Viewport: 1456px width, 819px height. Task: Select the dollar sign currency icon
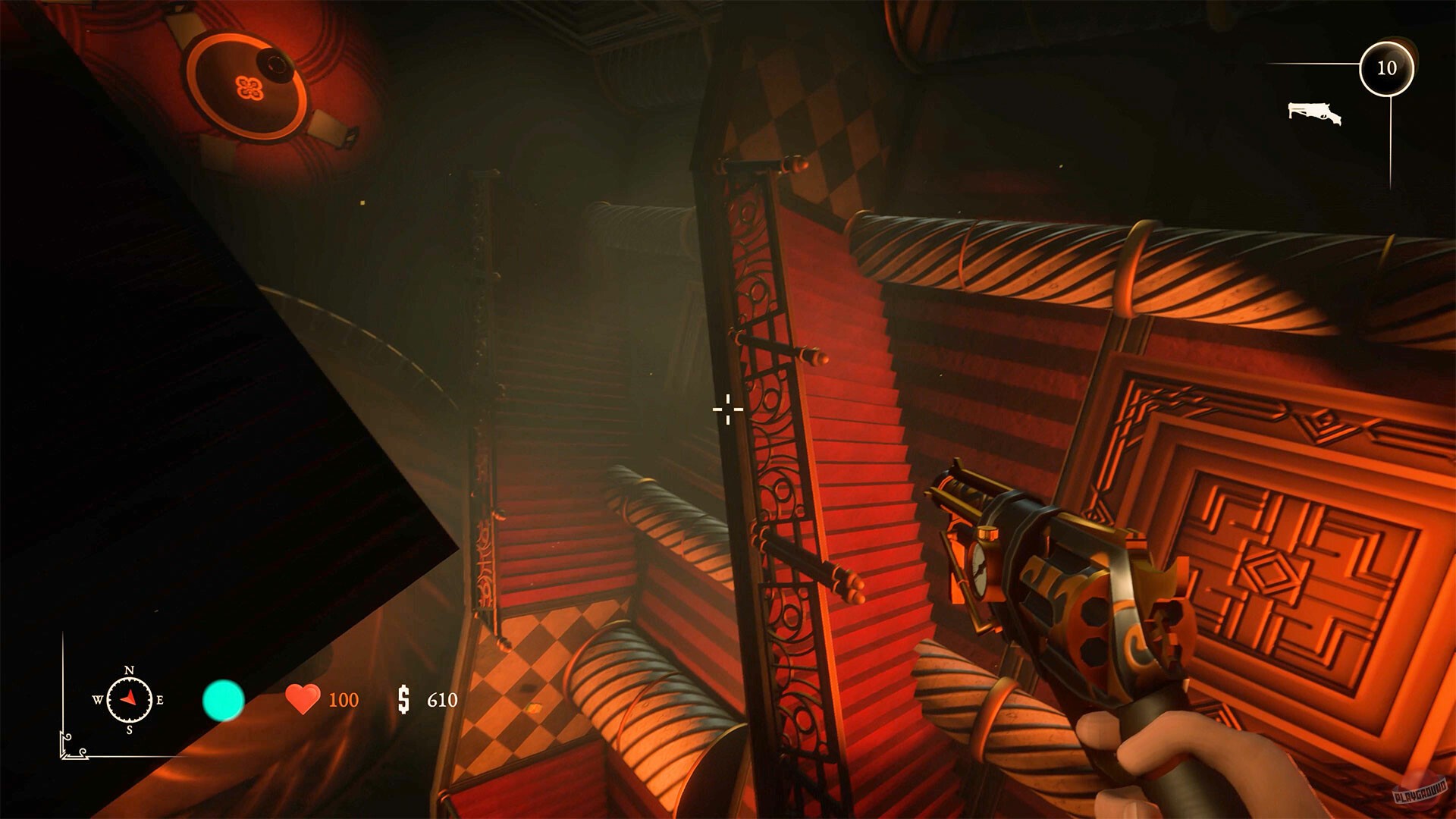(403, 700)
